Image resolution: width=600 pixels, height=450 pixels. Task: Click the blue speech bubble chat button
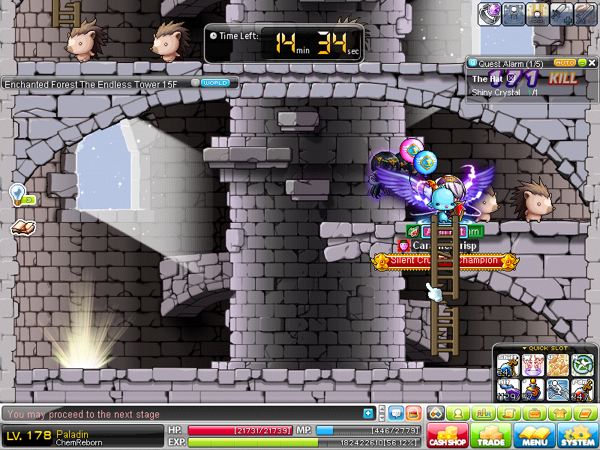click(x=394, y=413)
